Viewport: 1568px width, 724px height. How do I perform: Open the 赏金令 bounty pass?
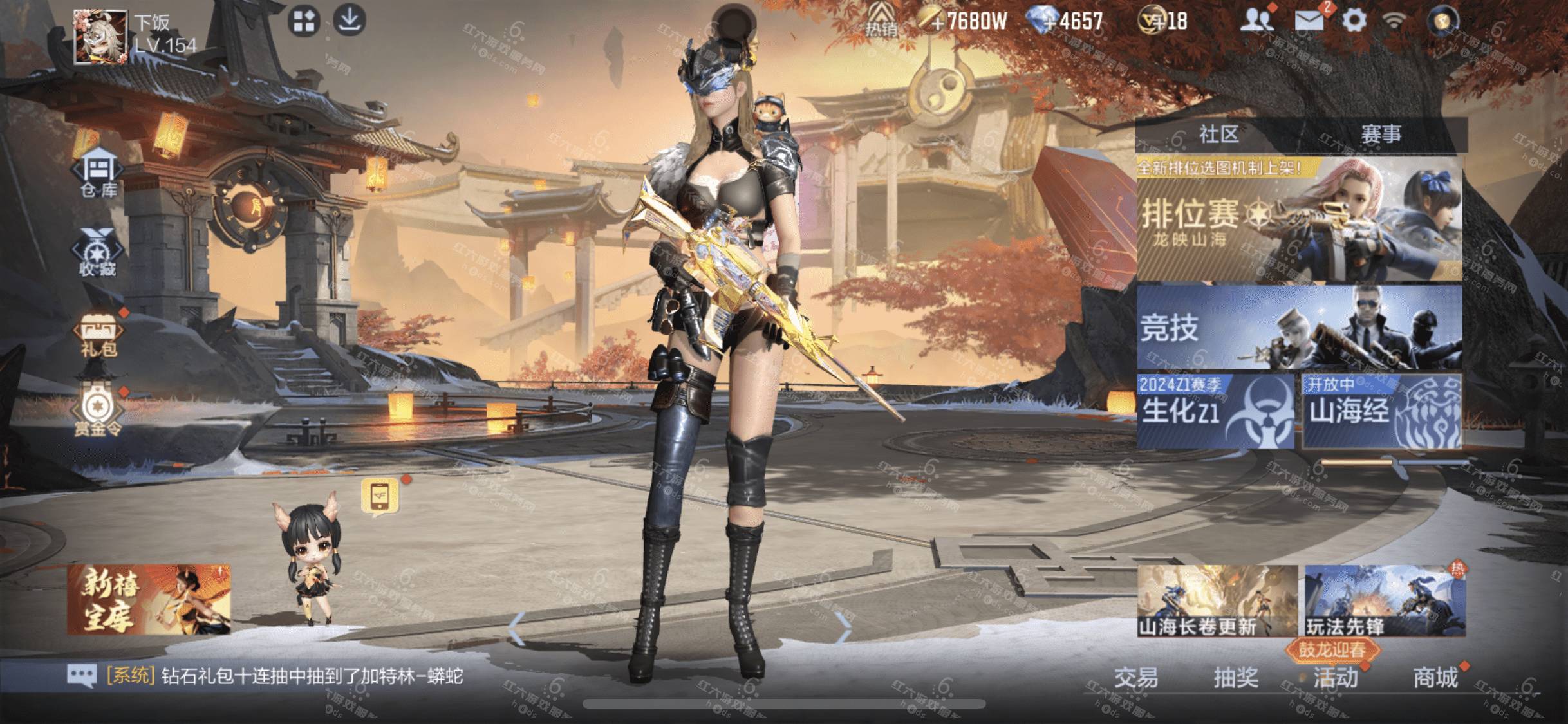point(98,411)
